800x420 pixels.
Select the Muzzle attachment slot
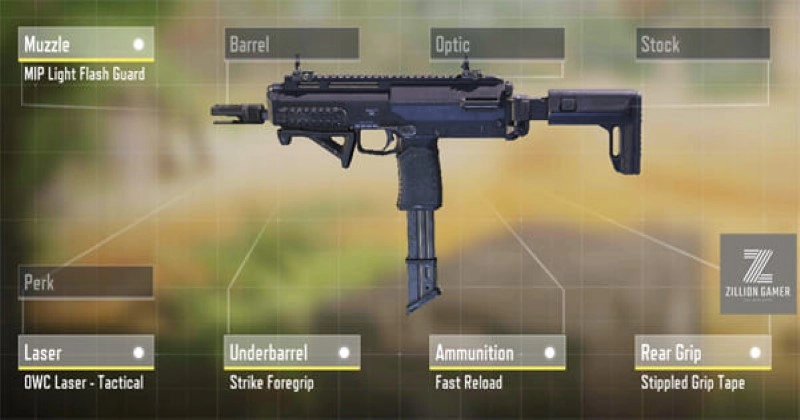(x=86, y=44)
